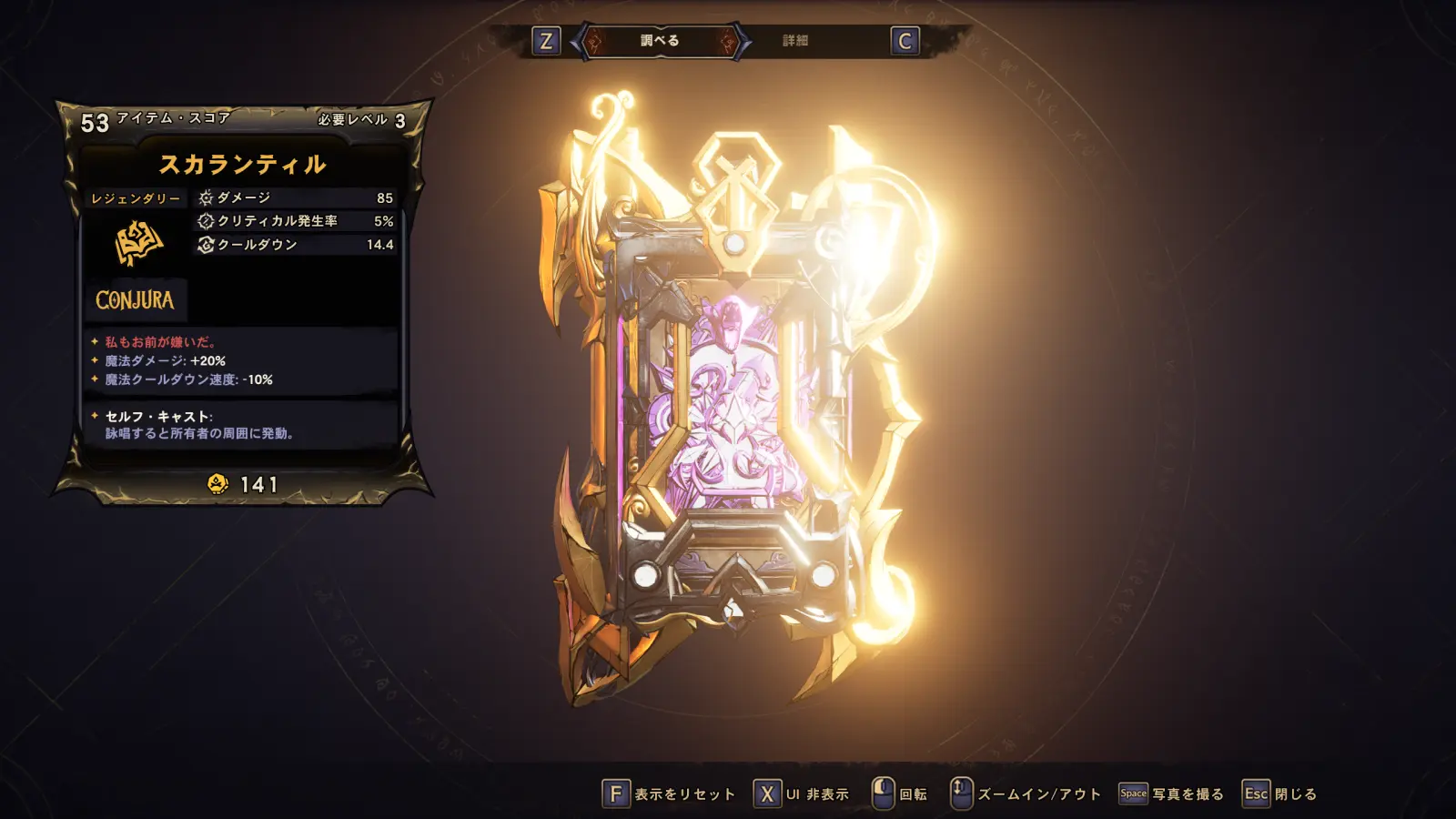Reset the view with 表示をリセット
1456x819 pixels.
[669, 794]
